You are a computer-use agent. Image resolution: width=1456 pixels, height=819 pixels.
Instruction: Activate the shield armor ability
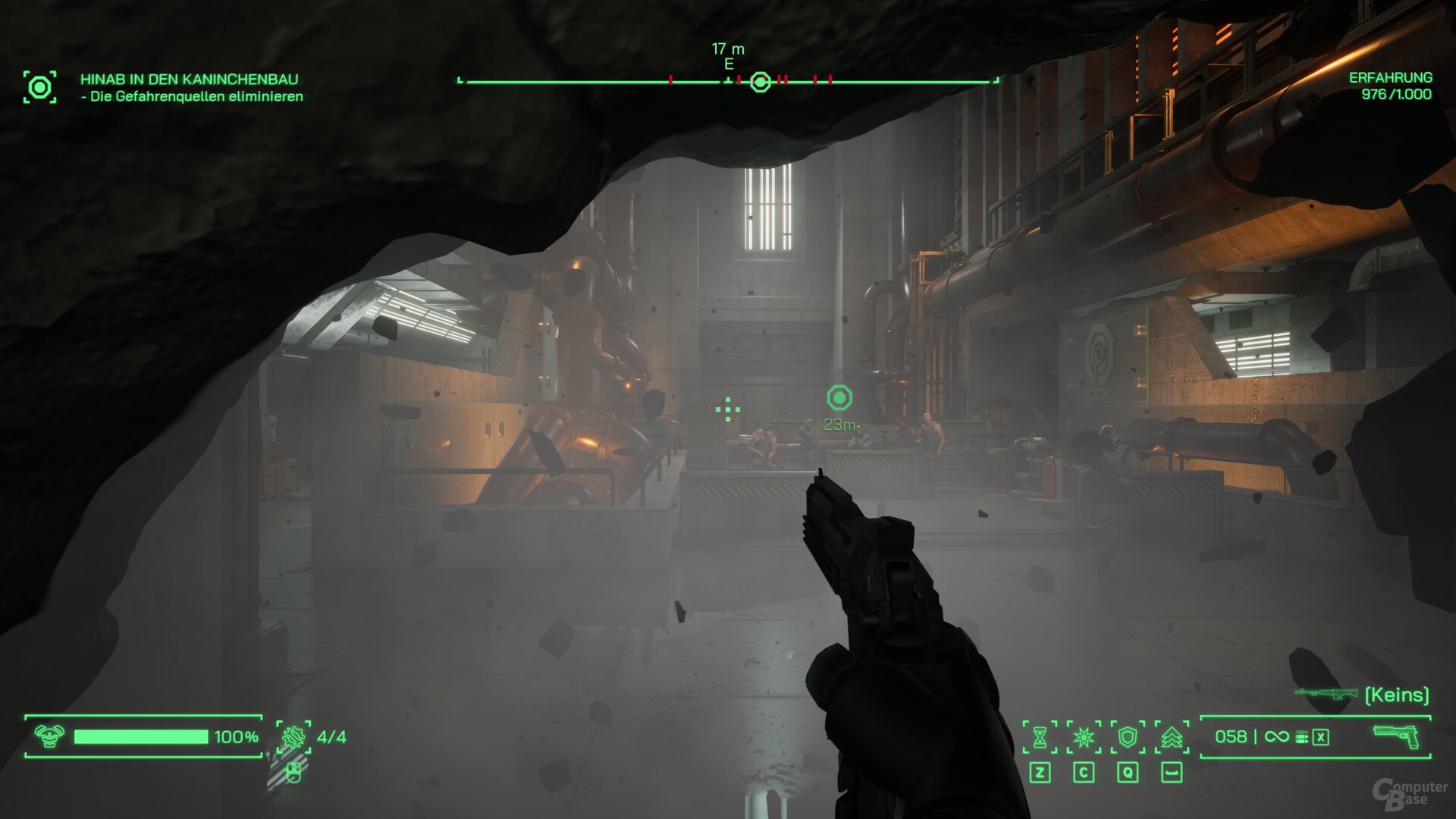[1128, 736]
